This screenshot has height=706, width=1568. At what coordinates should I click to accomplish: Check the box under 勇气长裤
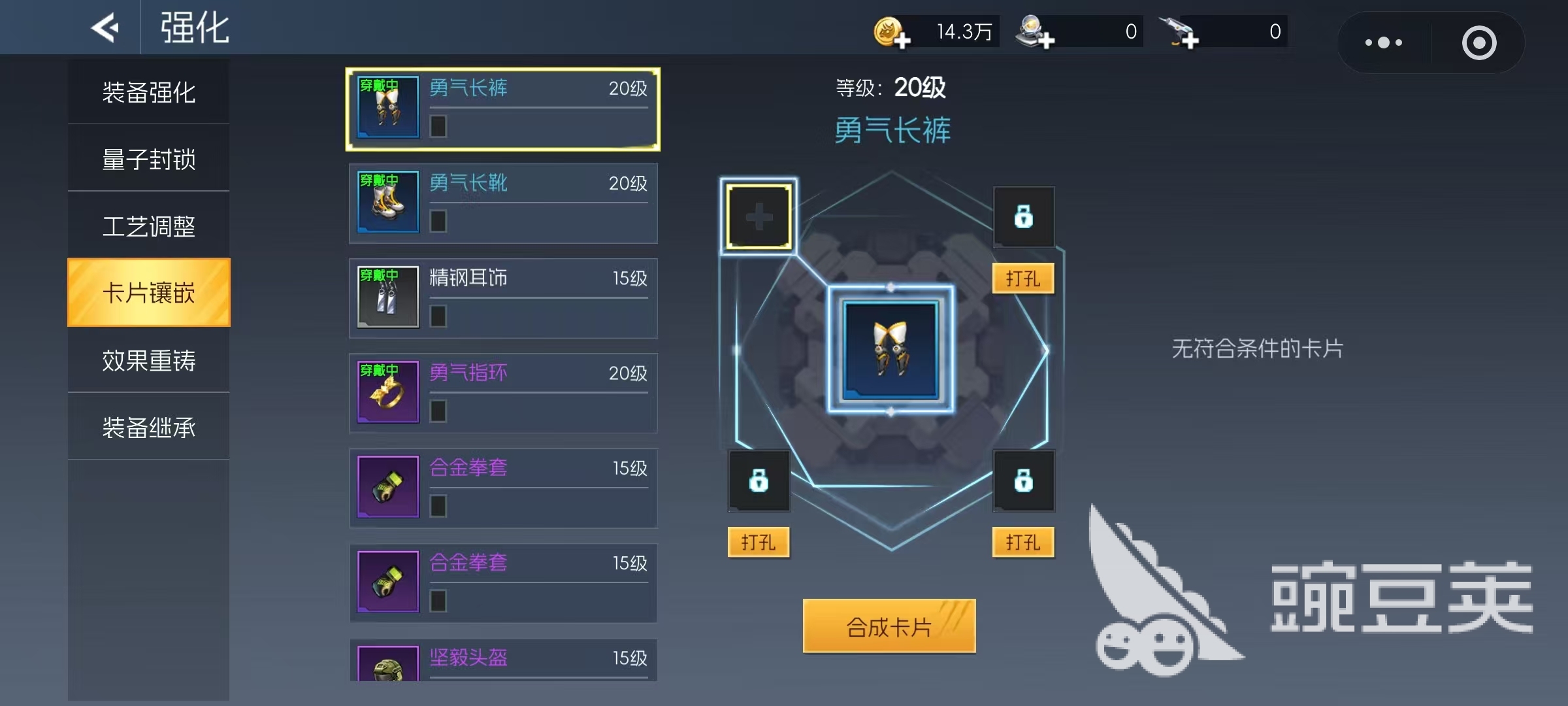pos(438,127)
